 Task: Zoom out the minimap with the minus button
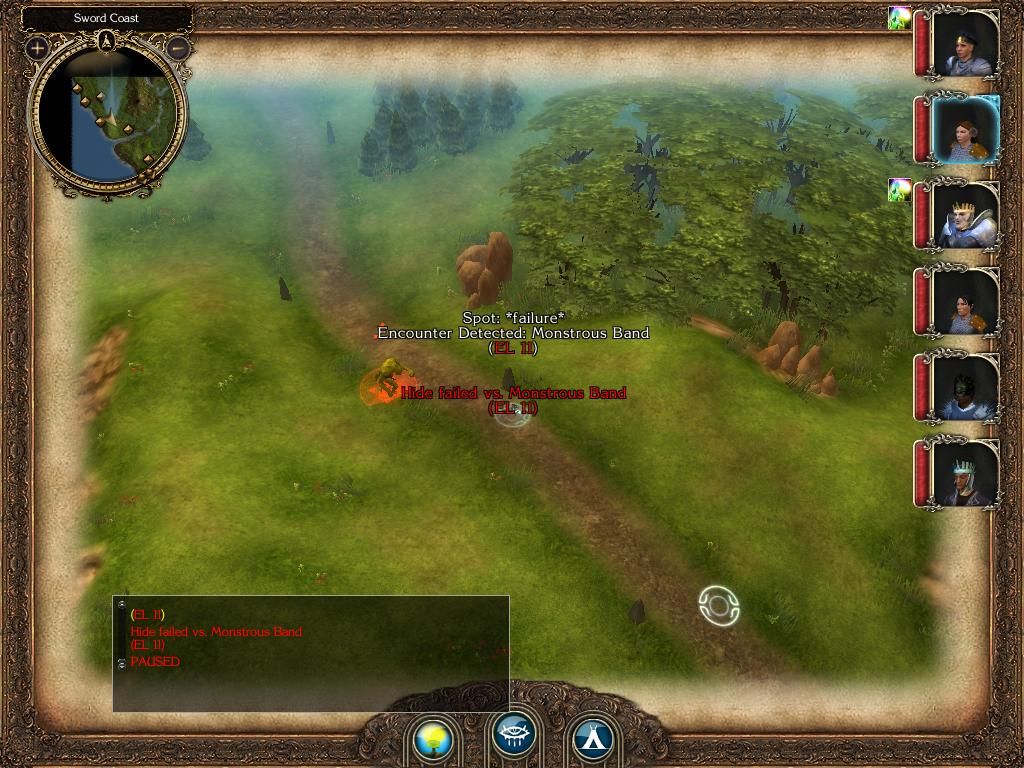coord(178,47)
